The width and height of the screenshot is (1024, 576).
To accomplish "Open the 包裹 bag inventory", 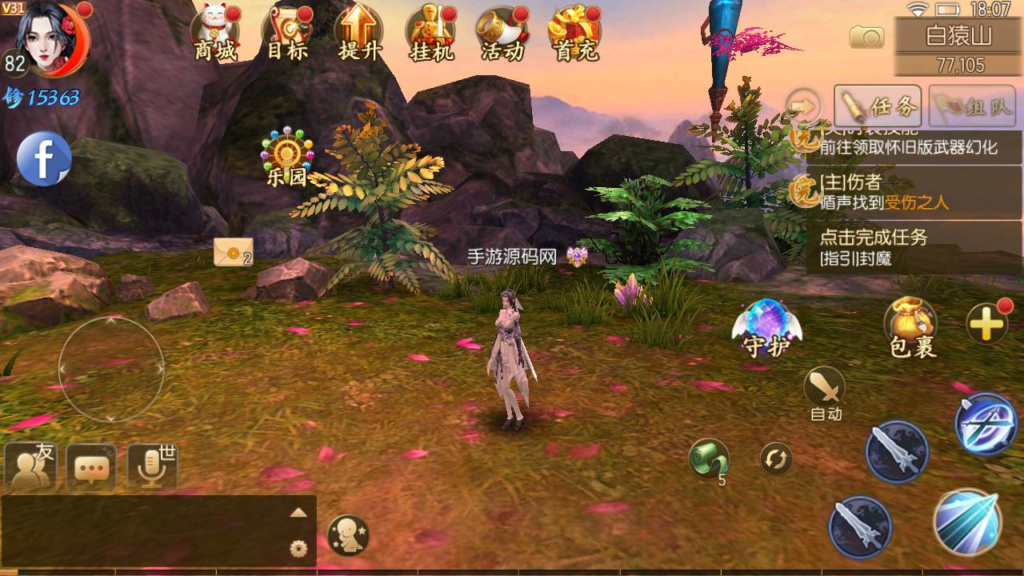I will pyautogui.click(x=911, y=328).
